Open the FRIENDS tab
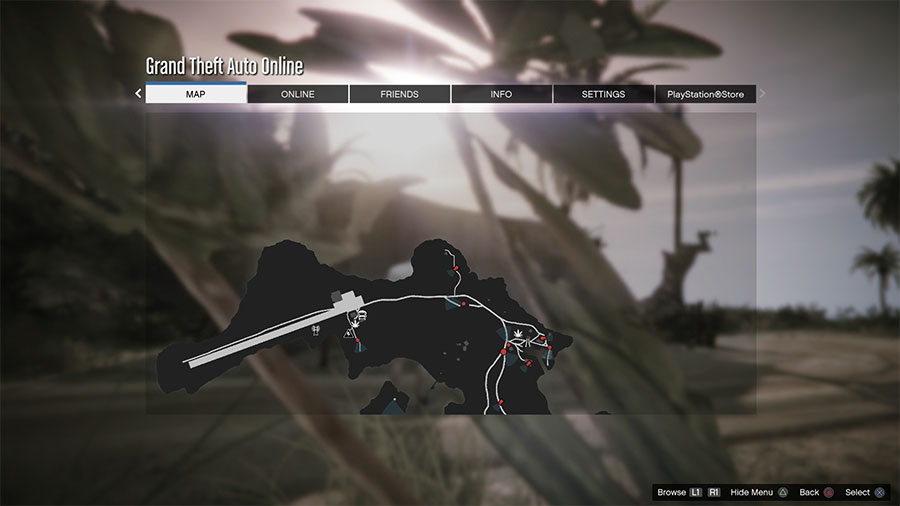 [x=399, y=94]
